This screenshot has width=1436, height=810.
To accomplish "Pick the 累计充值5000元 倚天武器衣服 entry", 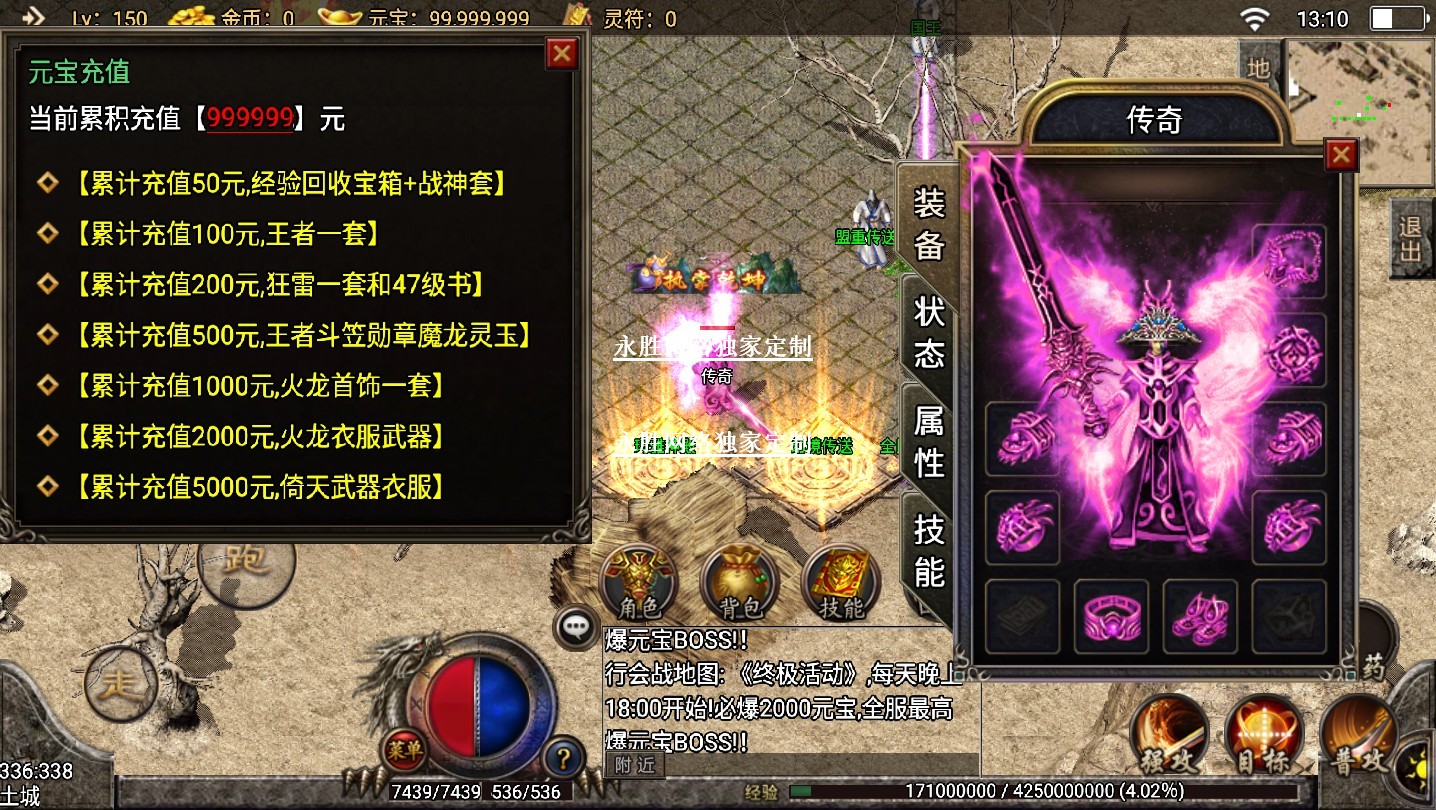I will (259, 487).
